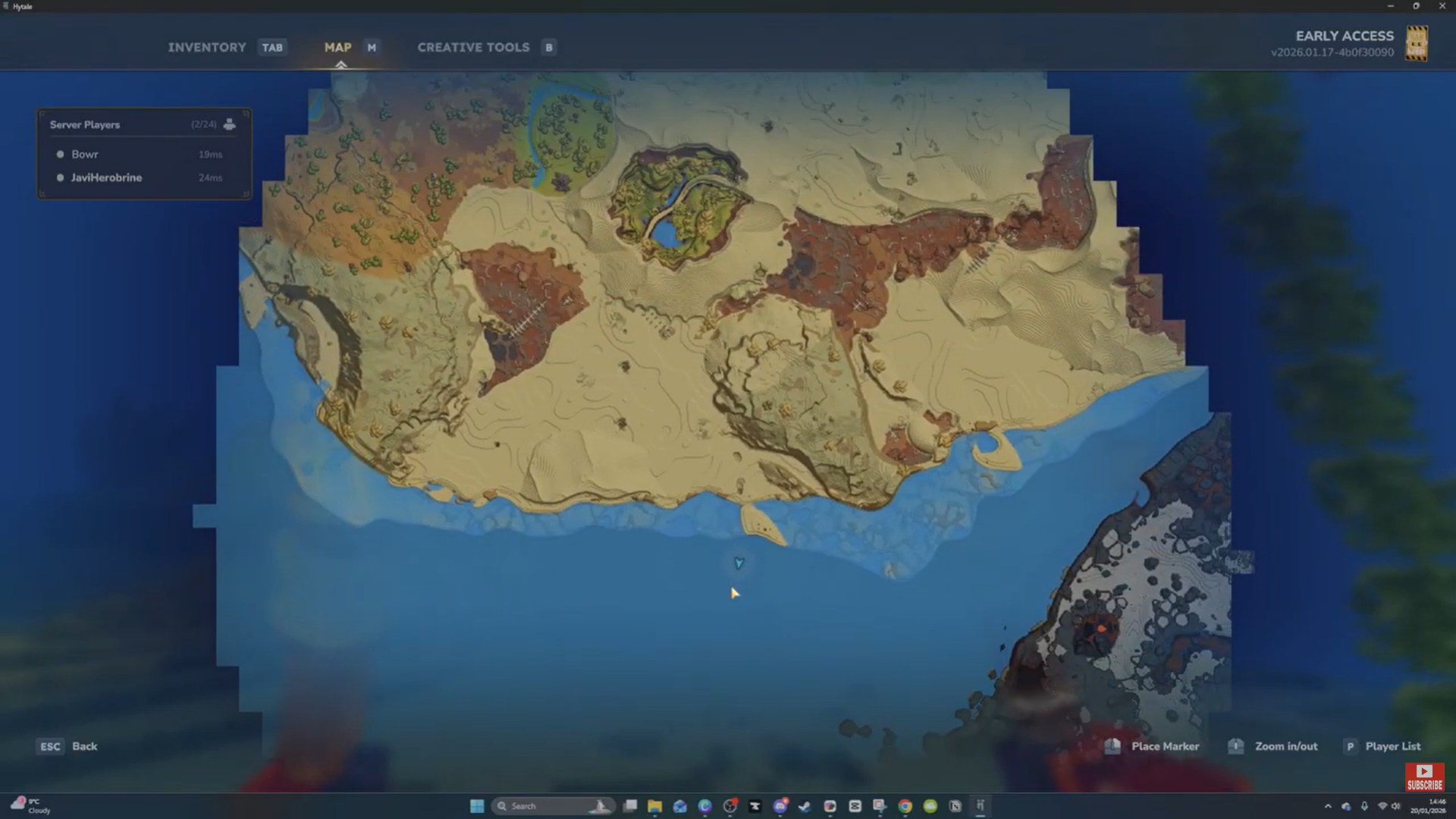Toggle the status dot next to JaviHerobrine
Image resolution: width=1456 pixels, height=819 pixels.
(60, 177)
